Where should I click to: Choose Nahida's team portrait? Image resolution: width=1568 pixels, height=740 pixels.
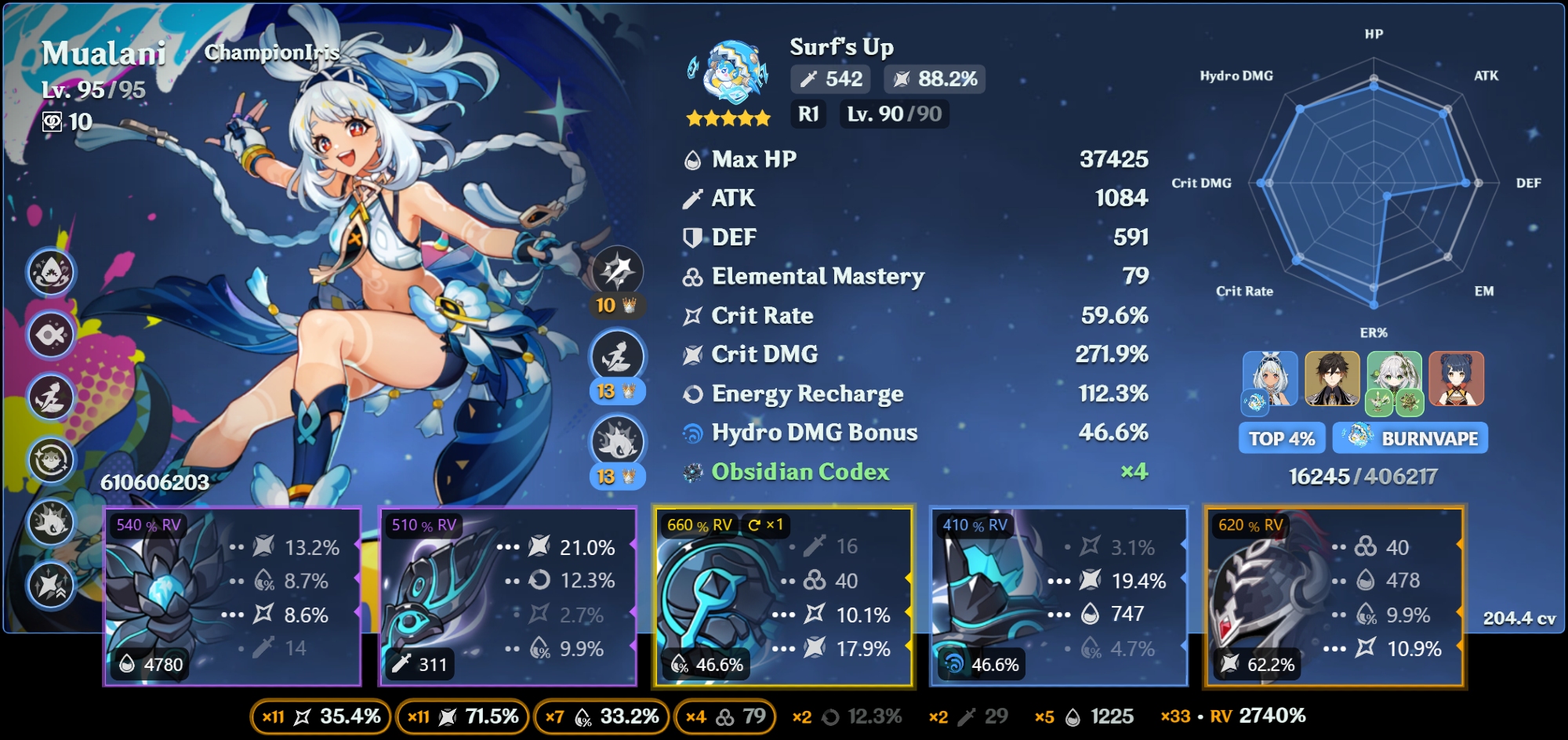coord(1394,379)
